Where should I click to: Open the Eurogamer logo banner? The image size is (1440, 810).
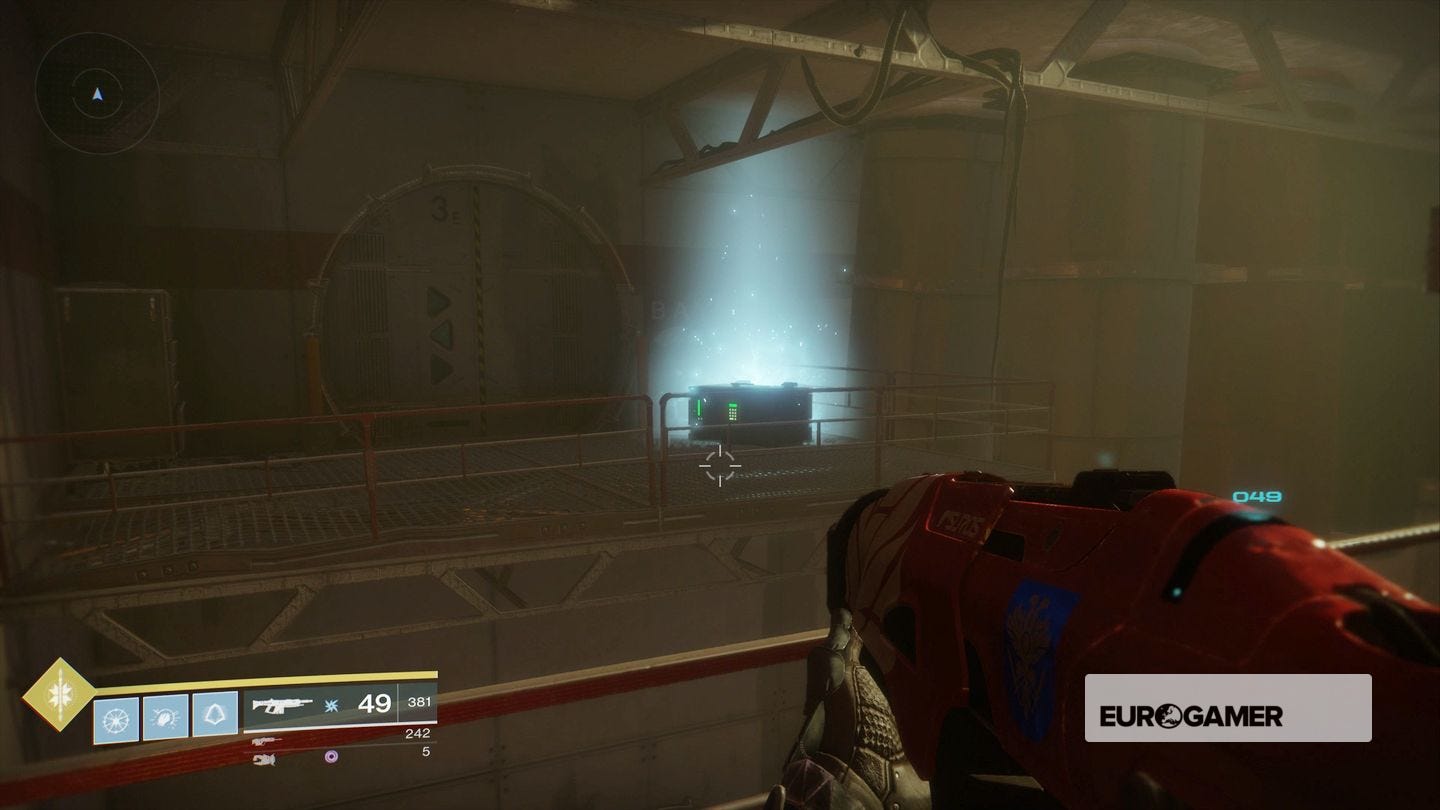click(x=1228, y=708)
